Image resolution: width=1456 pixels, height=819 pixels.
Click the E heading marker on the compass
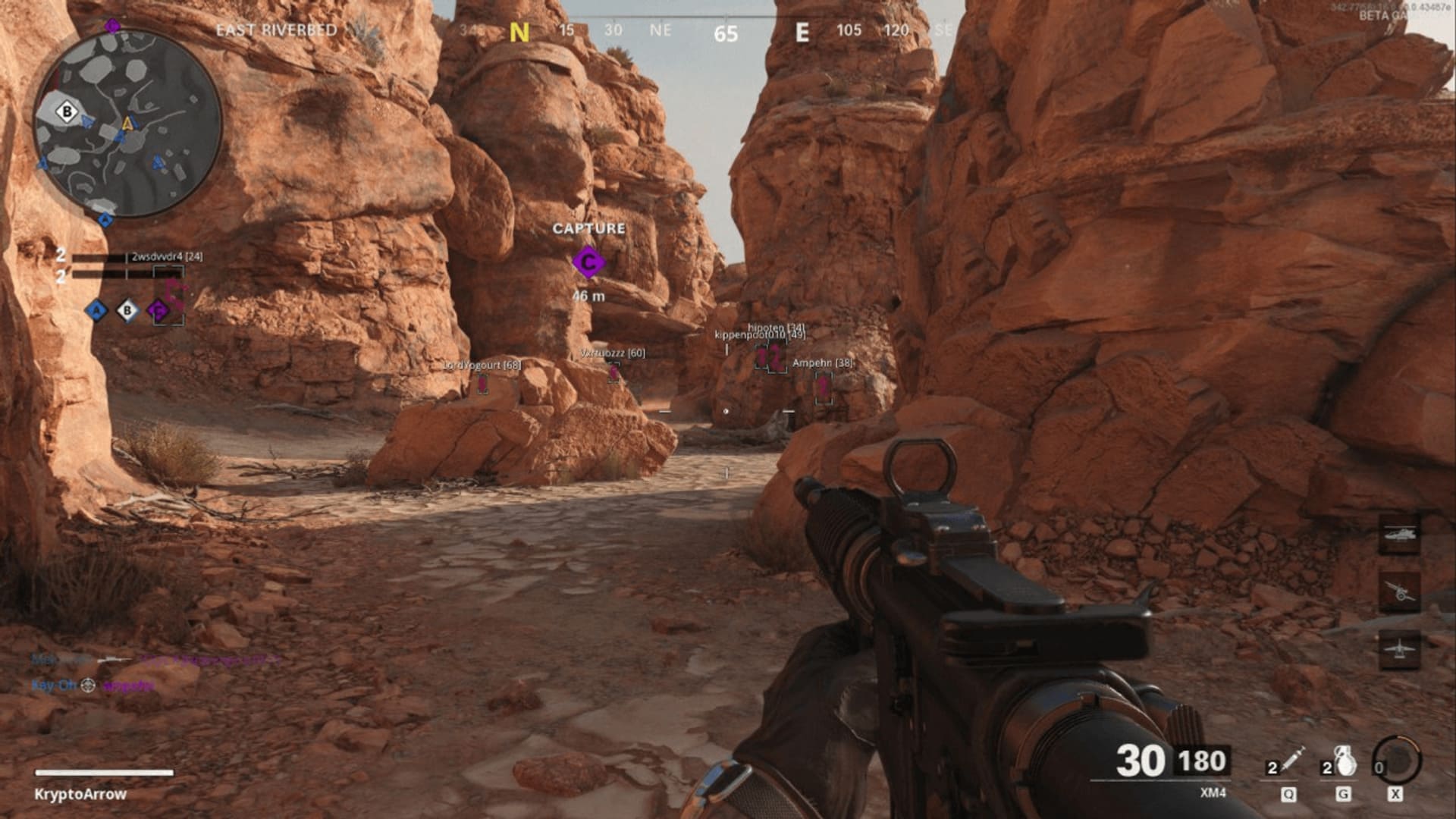(x=804, y=32)
